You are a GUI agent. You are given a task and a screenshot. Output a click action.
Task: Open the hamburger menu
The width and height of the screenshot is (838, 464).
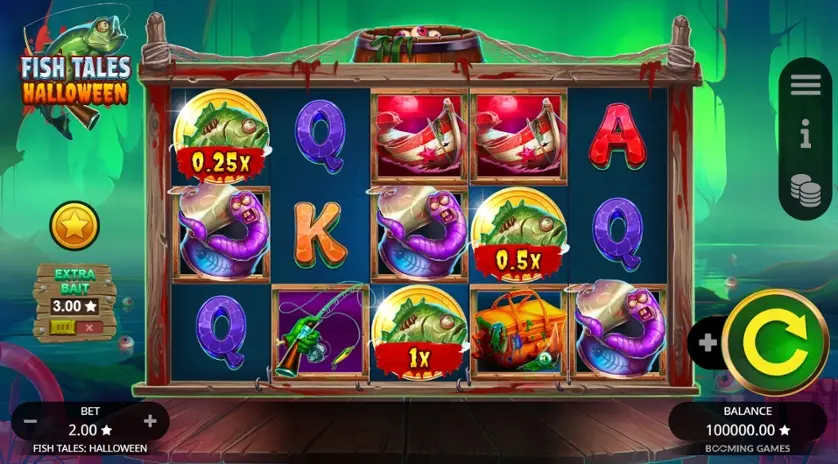point(805,85)
